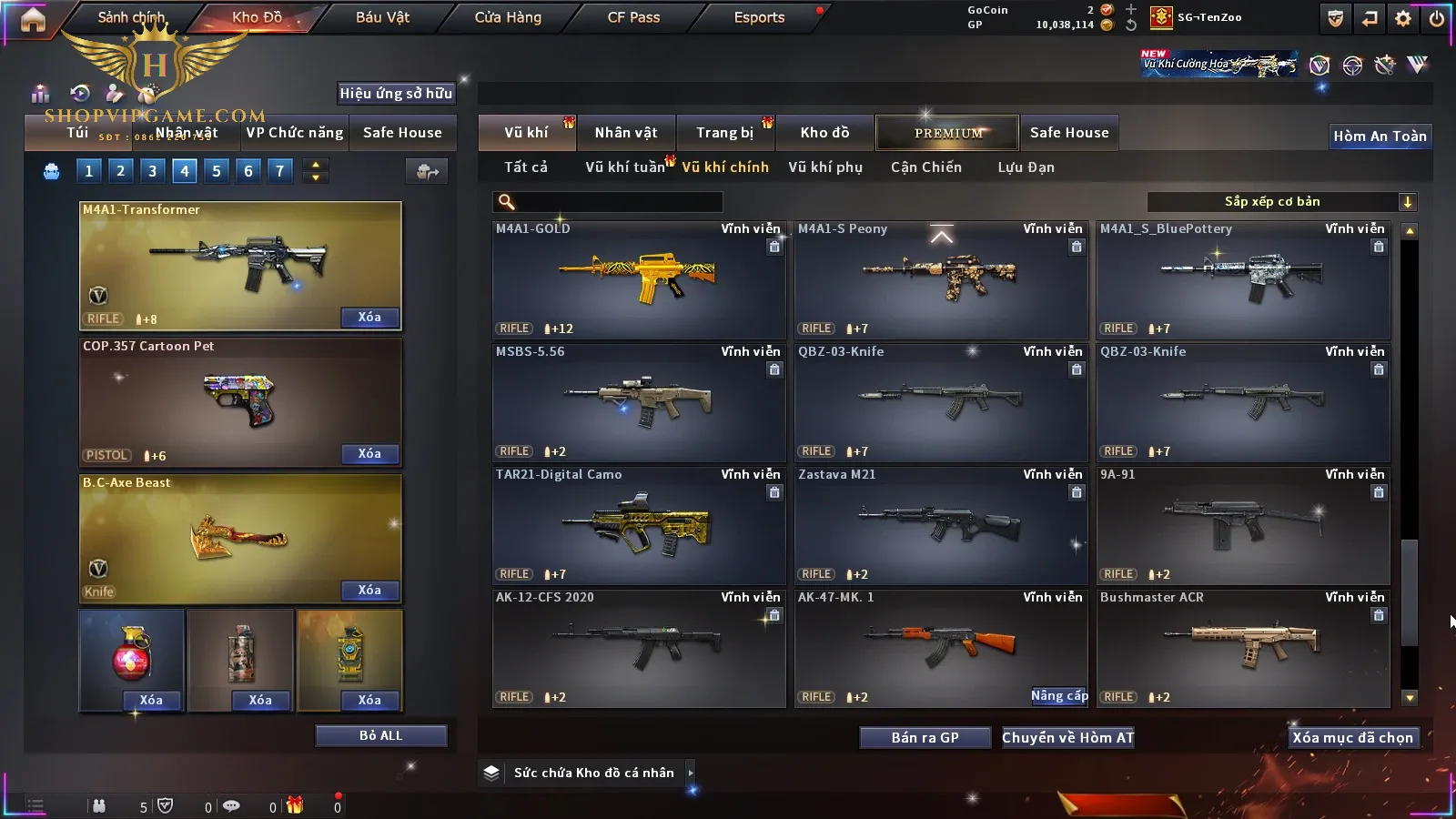
Task: Remove all equipped items with Bỏ ALL
Action: (380, 736)
